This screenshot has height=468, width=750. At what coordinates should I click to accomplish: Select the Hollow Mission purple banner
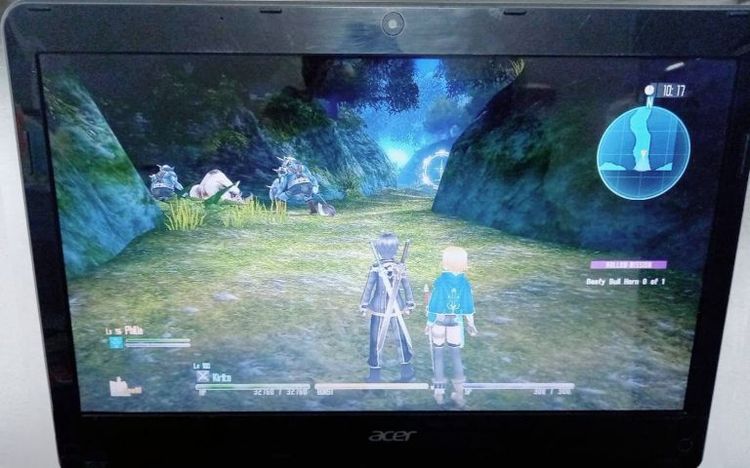628,265
